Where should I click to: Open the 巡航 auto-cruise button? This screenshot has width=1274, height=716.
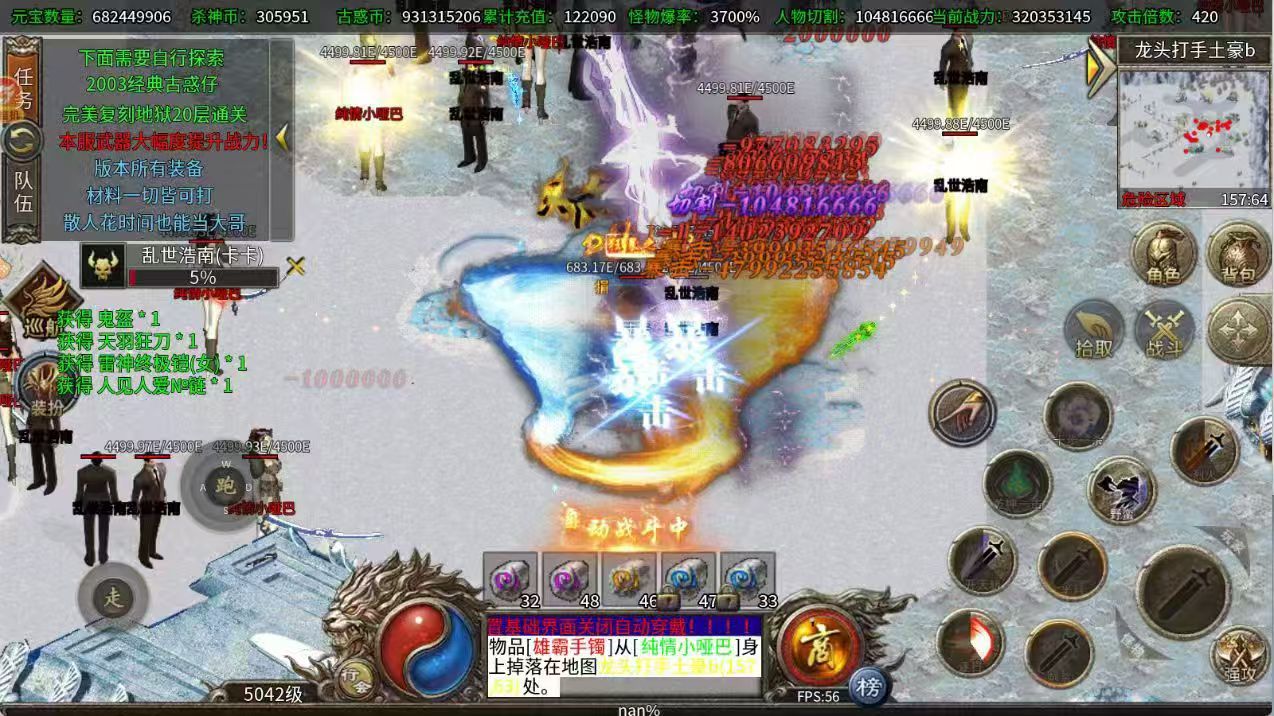[40, 305]
